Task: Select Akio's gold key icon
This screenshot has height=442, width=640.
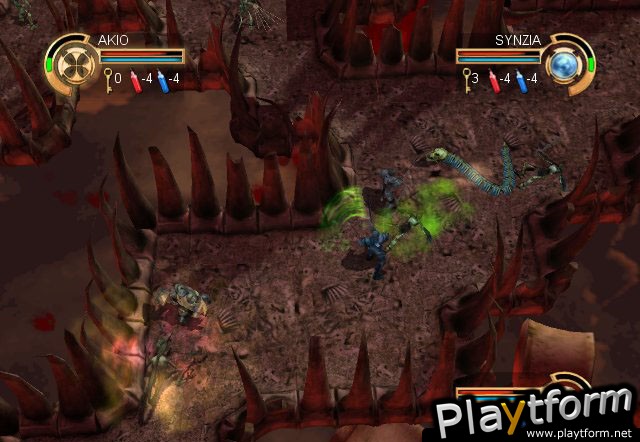Action: [x=107, y=77]
